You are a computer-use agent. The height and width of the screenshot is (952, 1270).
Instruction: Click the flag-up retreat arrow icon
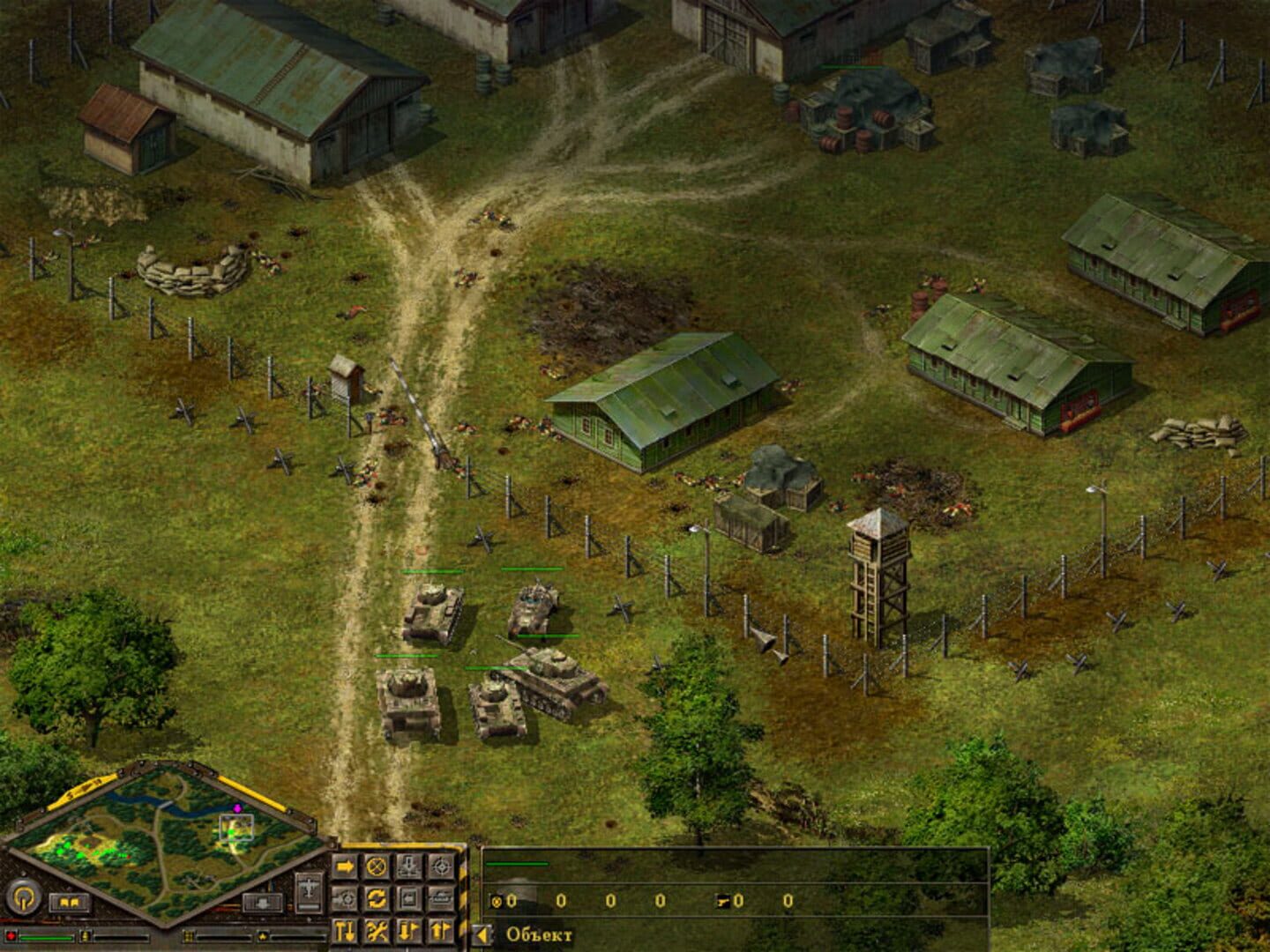[440, 931]
